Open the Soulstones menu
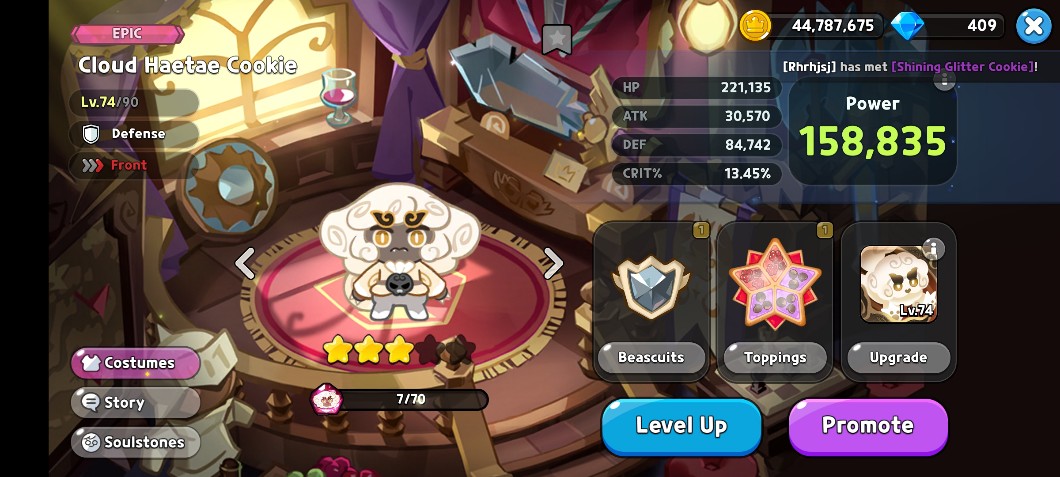 (x=136, y=441)
